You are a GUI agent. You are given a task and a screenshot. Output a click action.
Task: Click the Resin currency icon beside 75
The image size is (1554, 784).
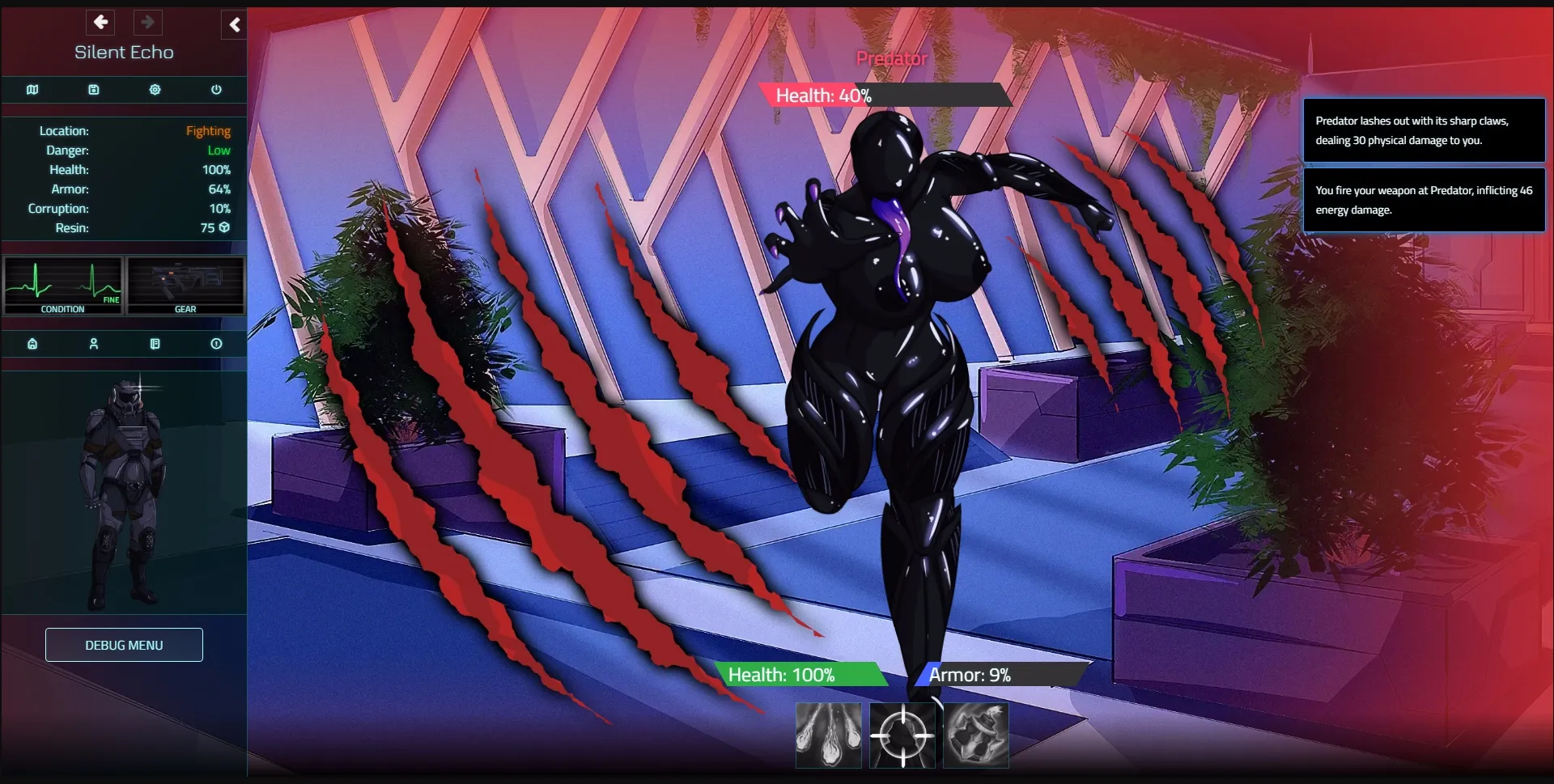[224, 227]
